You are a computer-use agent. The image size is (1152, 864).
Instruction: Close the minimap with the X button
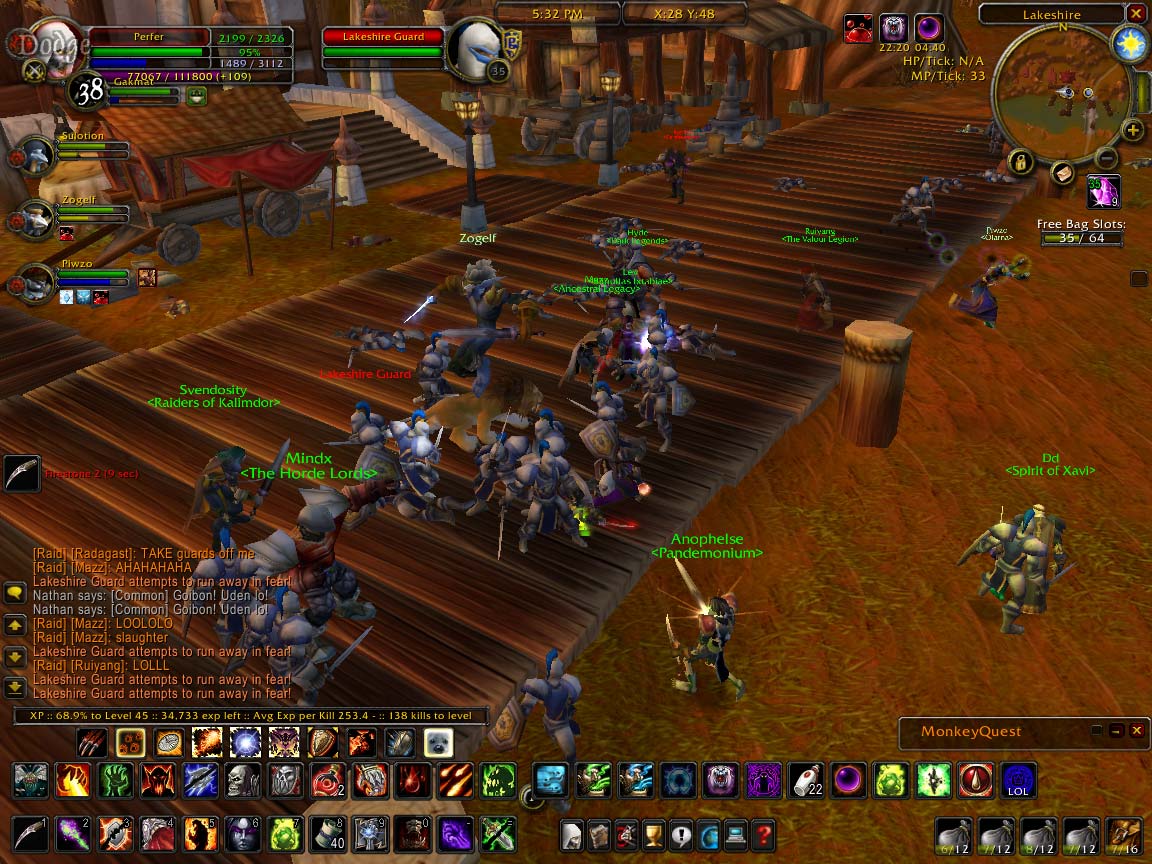click(1135, 14)
